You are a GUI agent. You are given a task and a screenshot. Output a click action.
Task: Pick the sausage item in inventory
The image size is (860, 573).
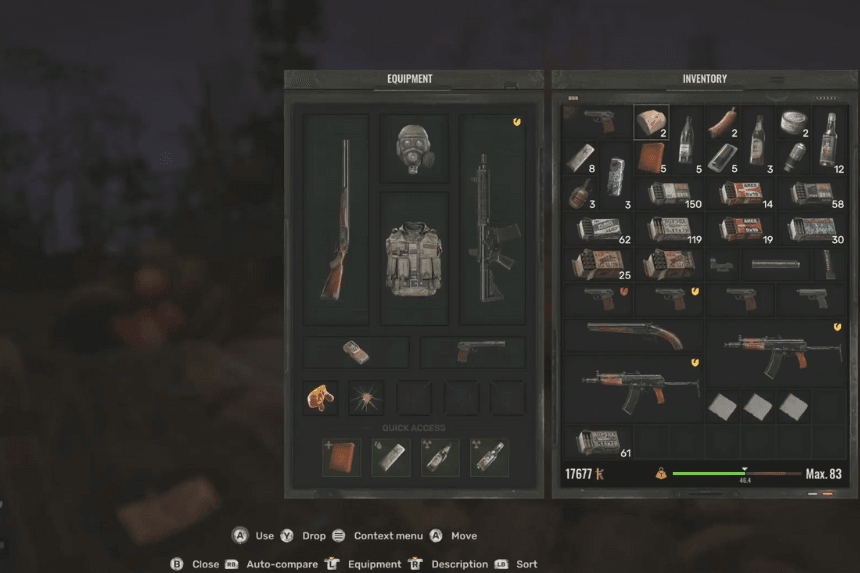point(720,122)
